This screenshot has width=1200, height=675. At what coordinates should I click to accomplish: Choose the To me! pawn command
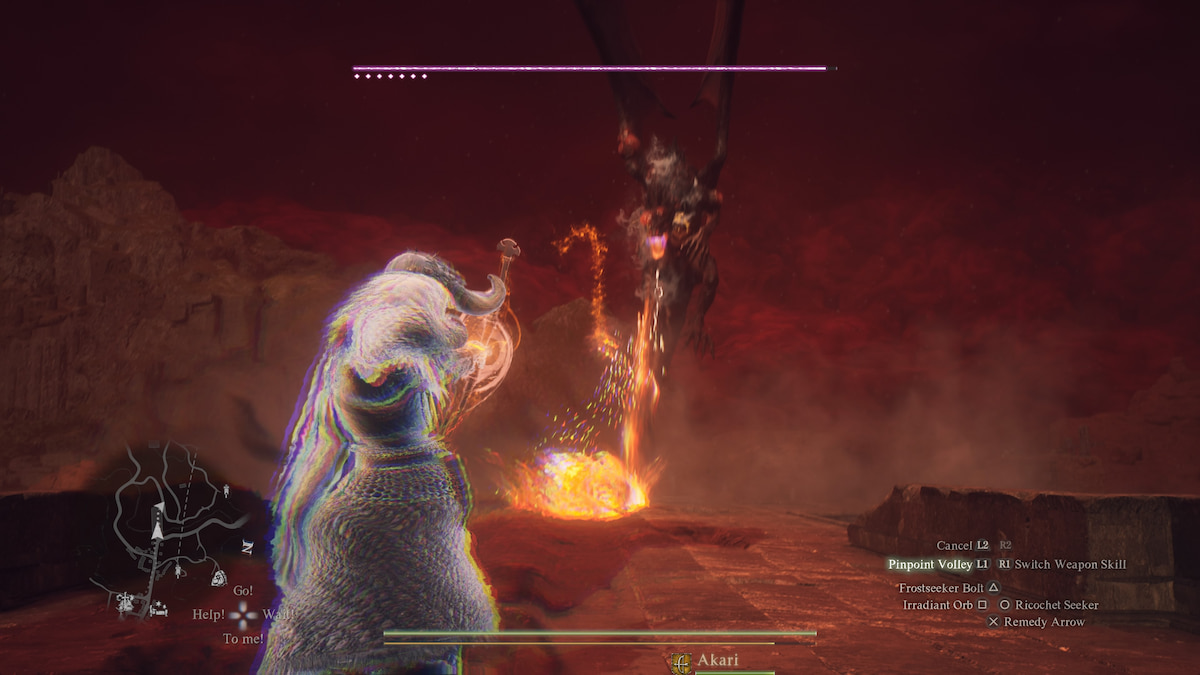243,639
